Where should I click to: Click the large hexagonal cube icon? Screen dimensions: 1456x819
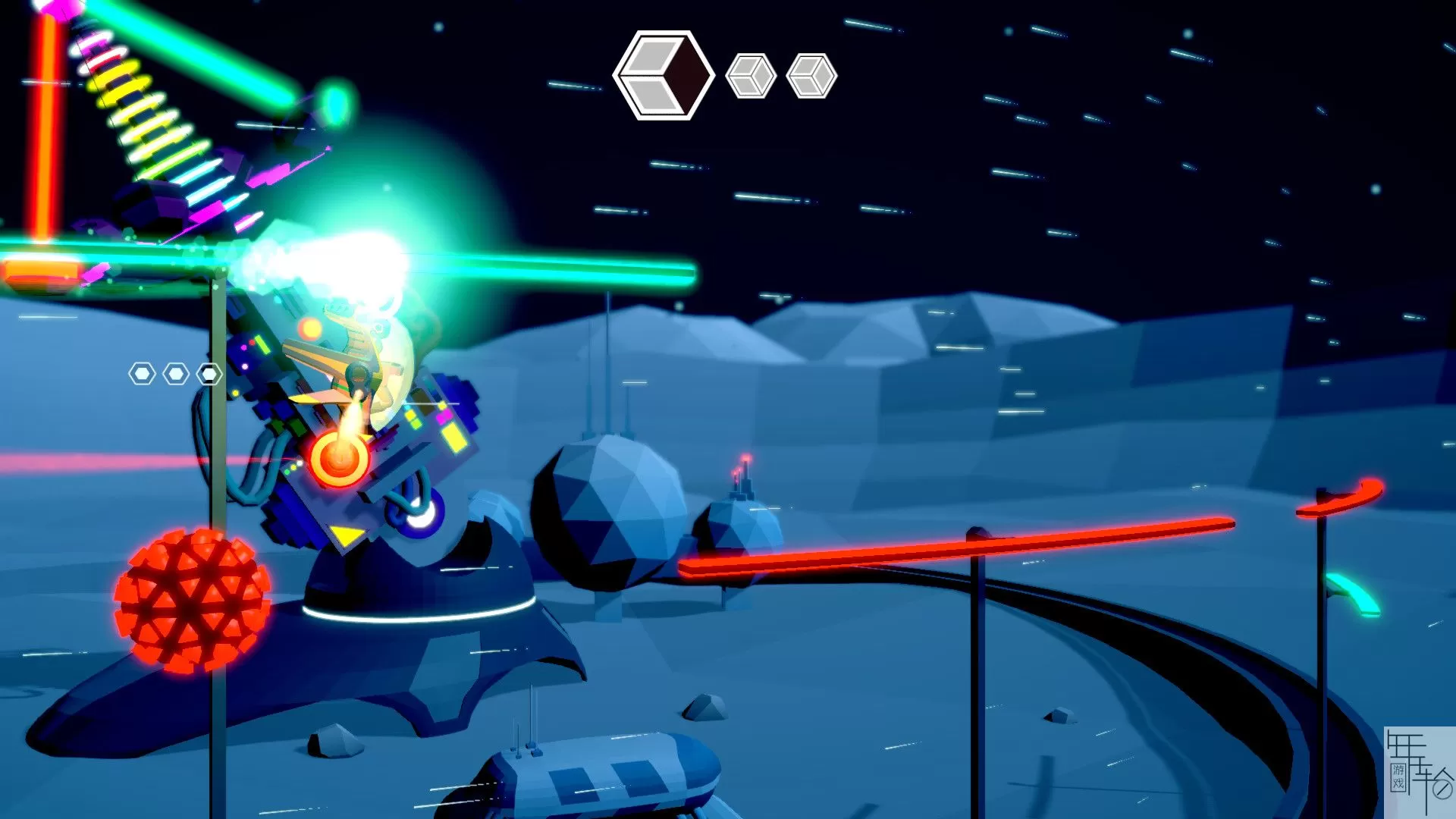tap(663, 75)
